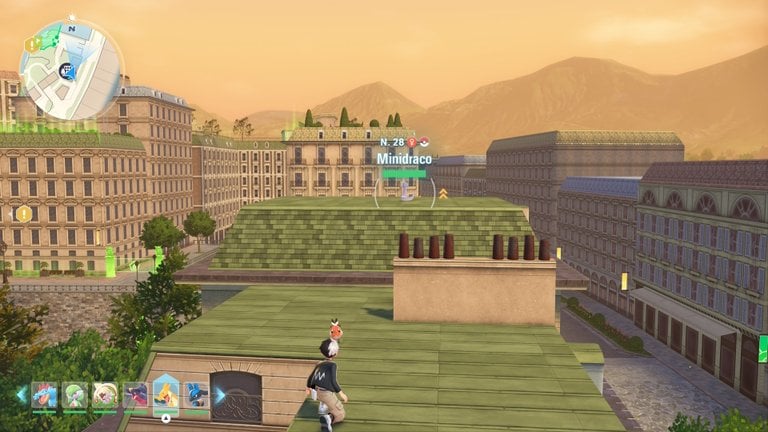
Task: Choose the Gardevoir party slot
Action: pyautogui.click(x=75, y=394)
